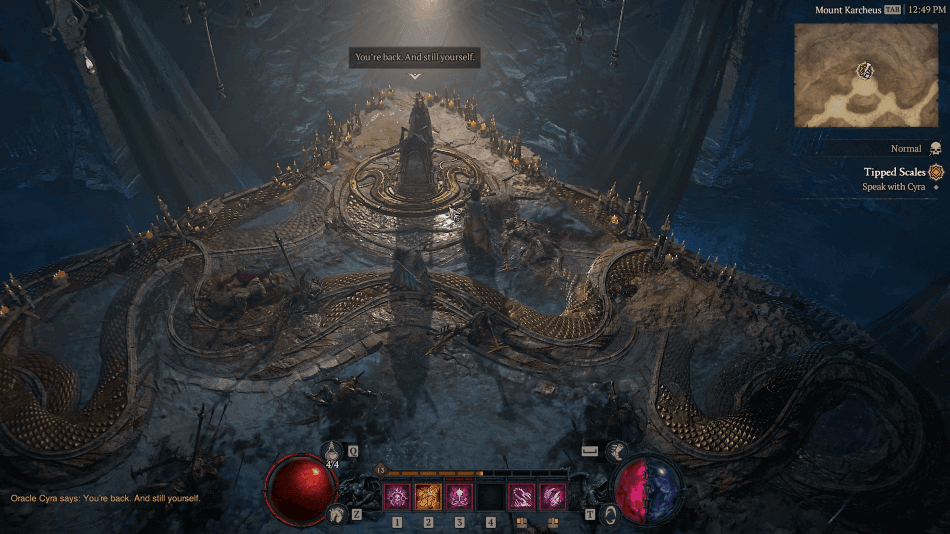Activate the last pink slash skill
Screen dimensions: 950x534
552,496
